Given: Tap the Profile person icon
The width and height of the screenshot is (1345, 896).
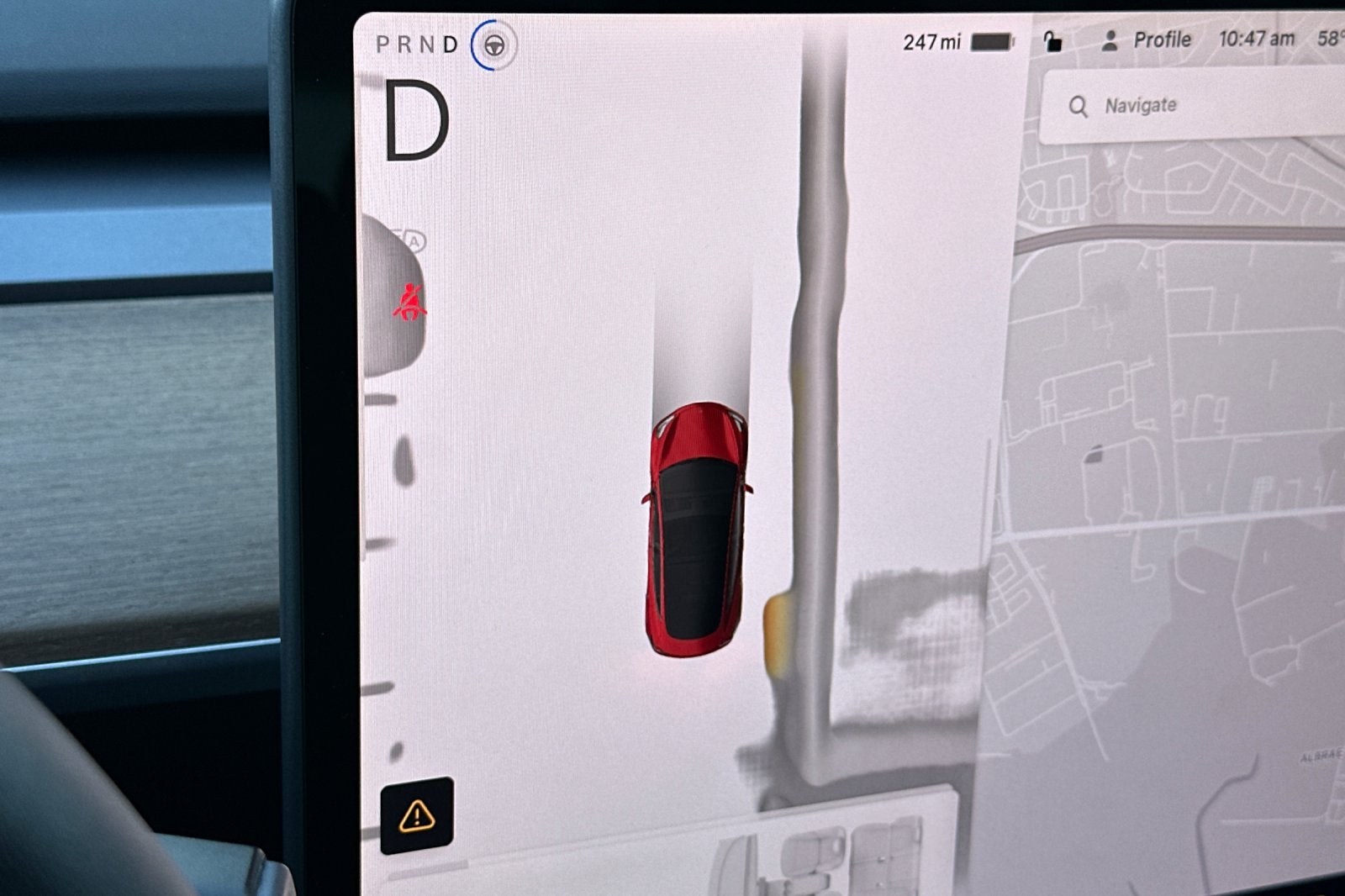Looking at the screenshot, I should coord(1111,40).
